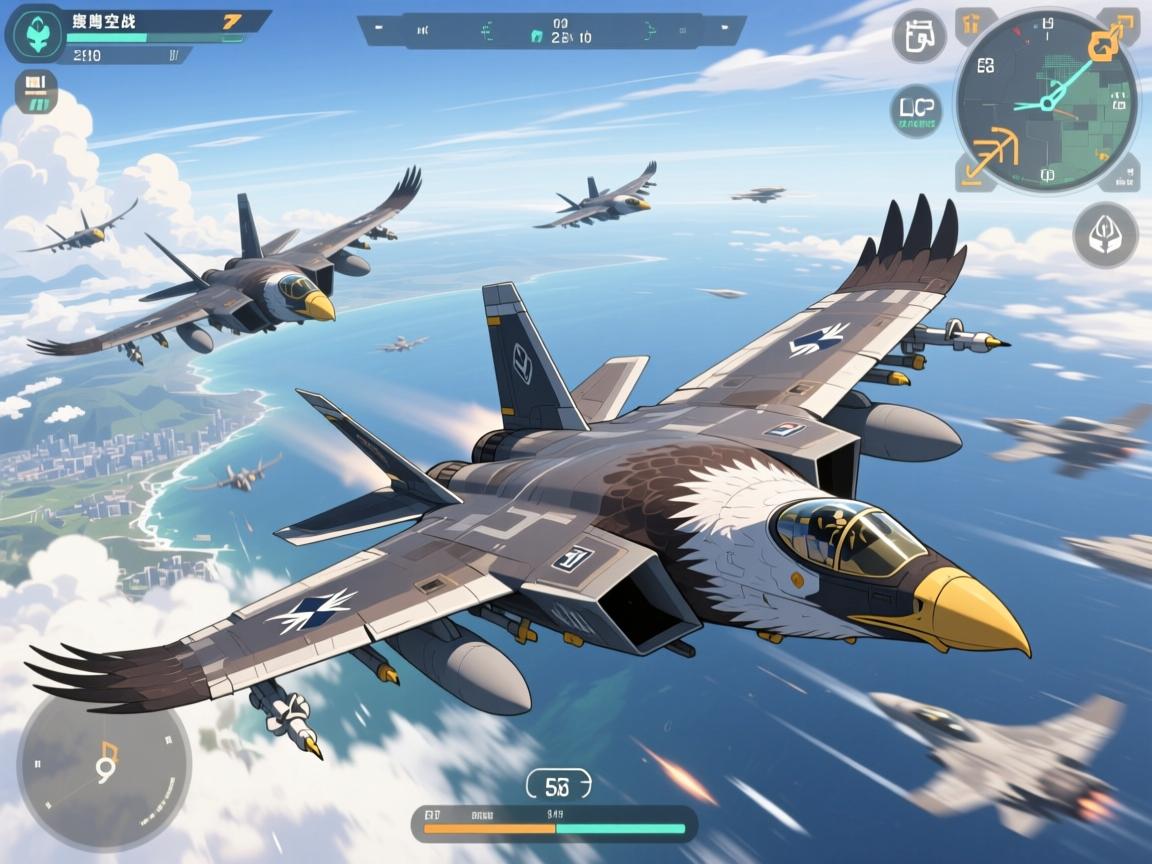Activate the round shield emblem button
This screenshot has width=1152, height=864.
[1105, 235]
